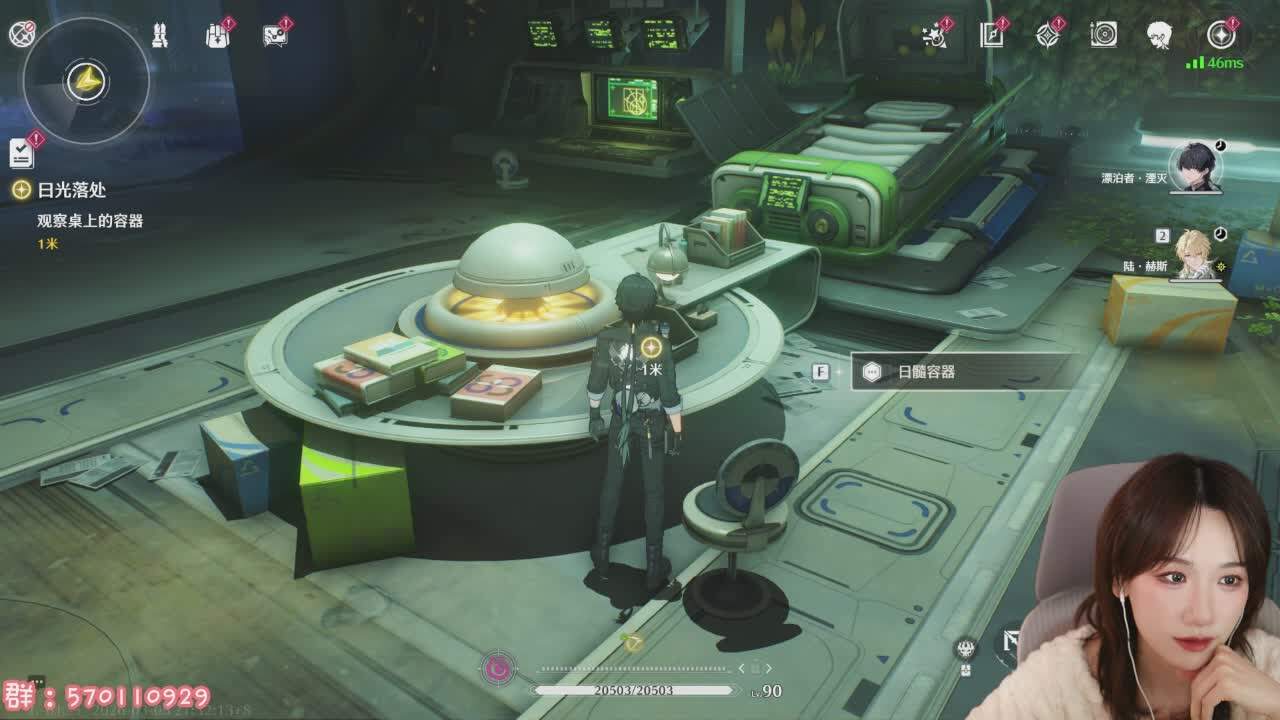Select the 日光落处 quest tracker

click(x=70, y=190)
